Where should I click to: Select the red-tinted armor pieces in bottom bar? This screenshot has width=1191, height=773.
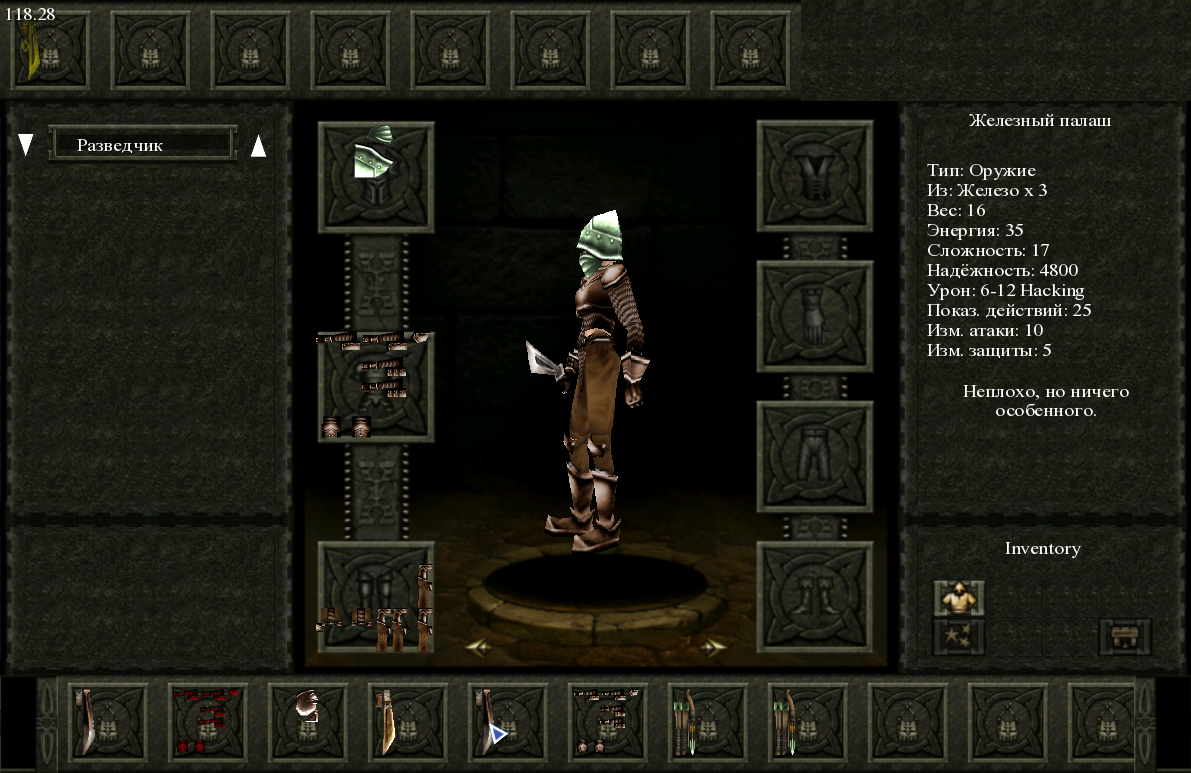coord(208,718)
